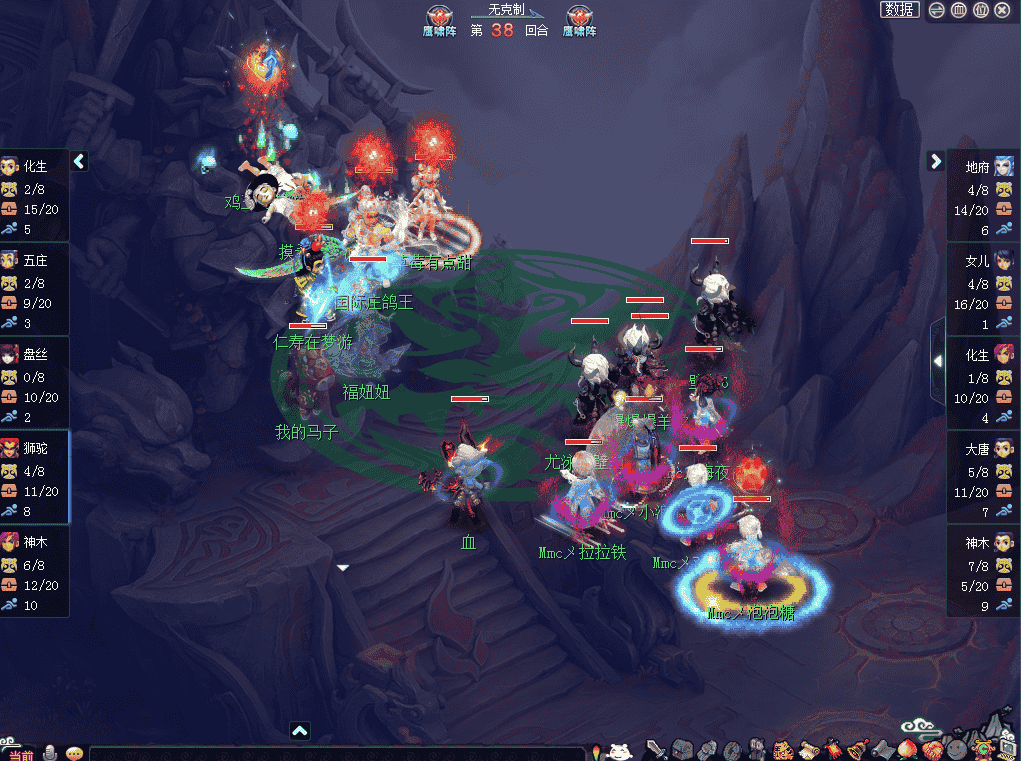Screen dimensions: 1021x761
Task: Select the 地府 enemy team row
Action: 983,197
